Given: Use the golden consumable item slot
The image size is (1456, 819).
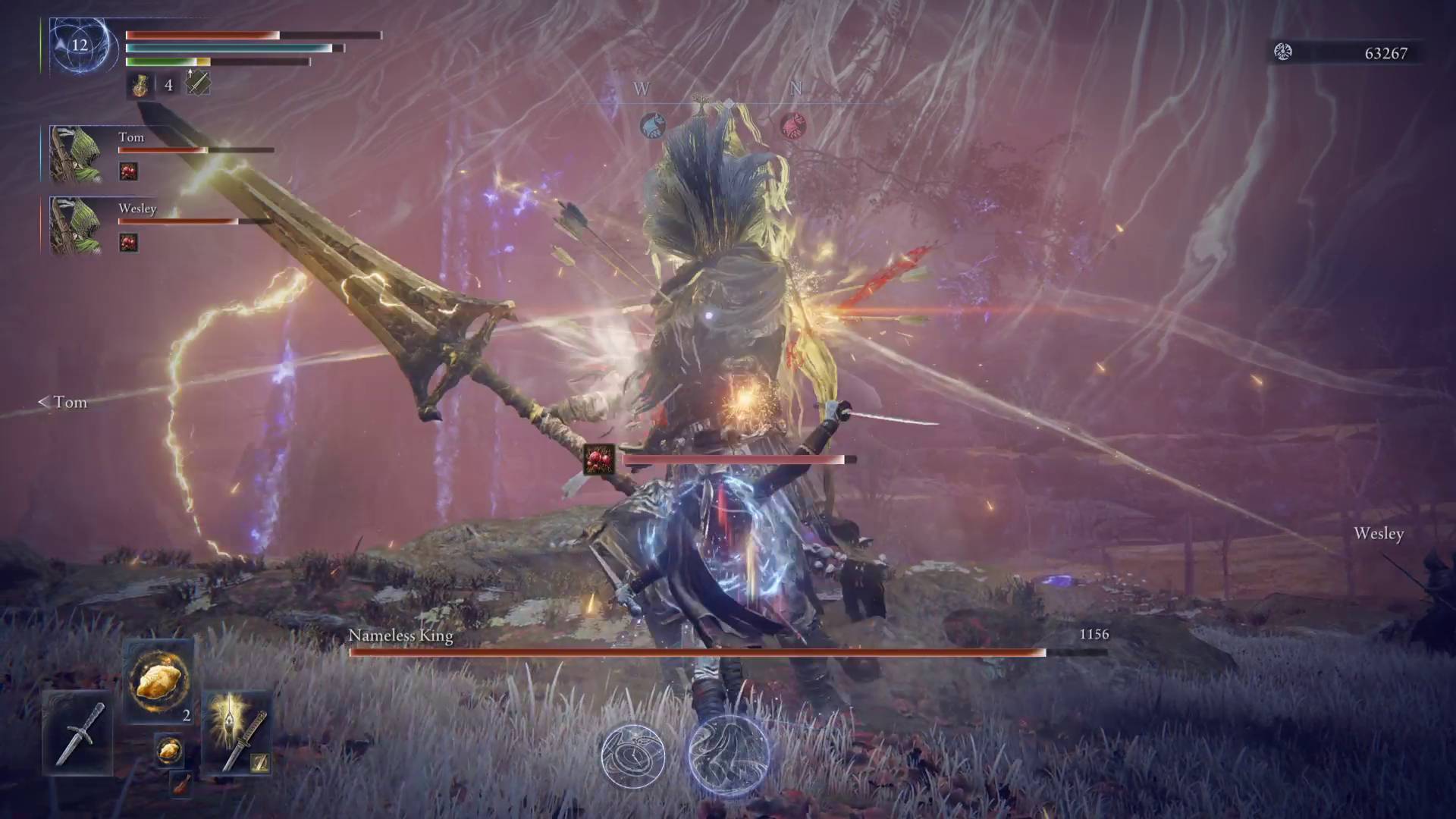Looking at the screenshot, I should (x=158, y=680).
